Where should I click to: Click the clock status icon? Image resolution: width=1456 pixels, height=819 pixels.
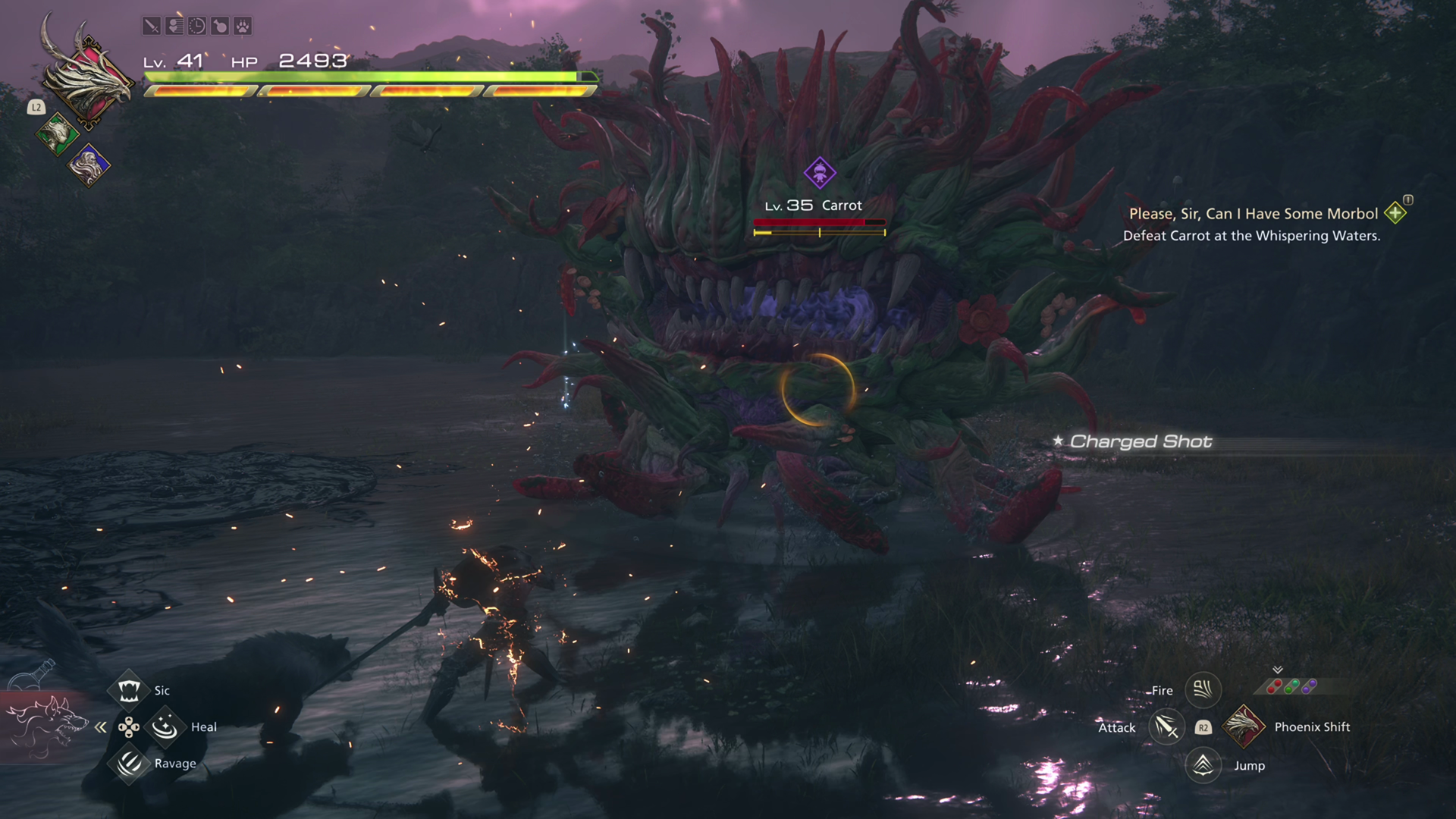[x=196, y=27]
